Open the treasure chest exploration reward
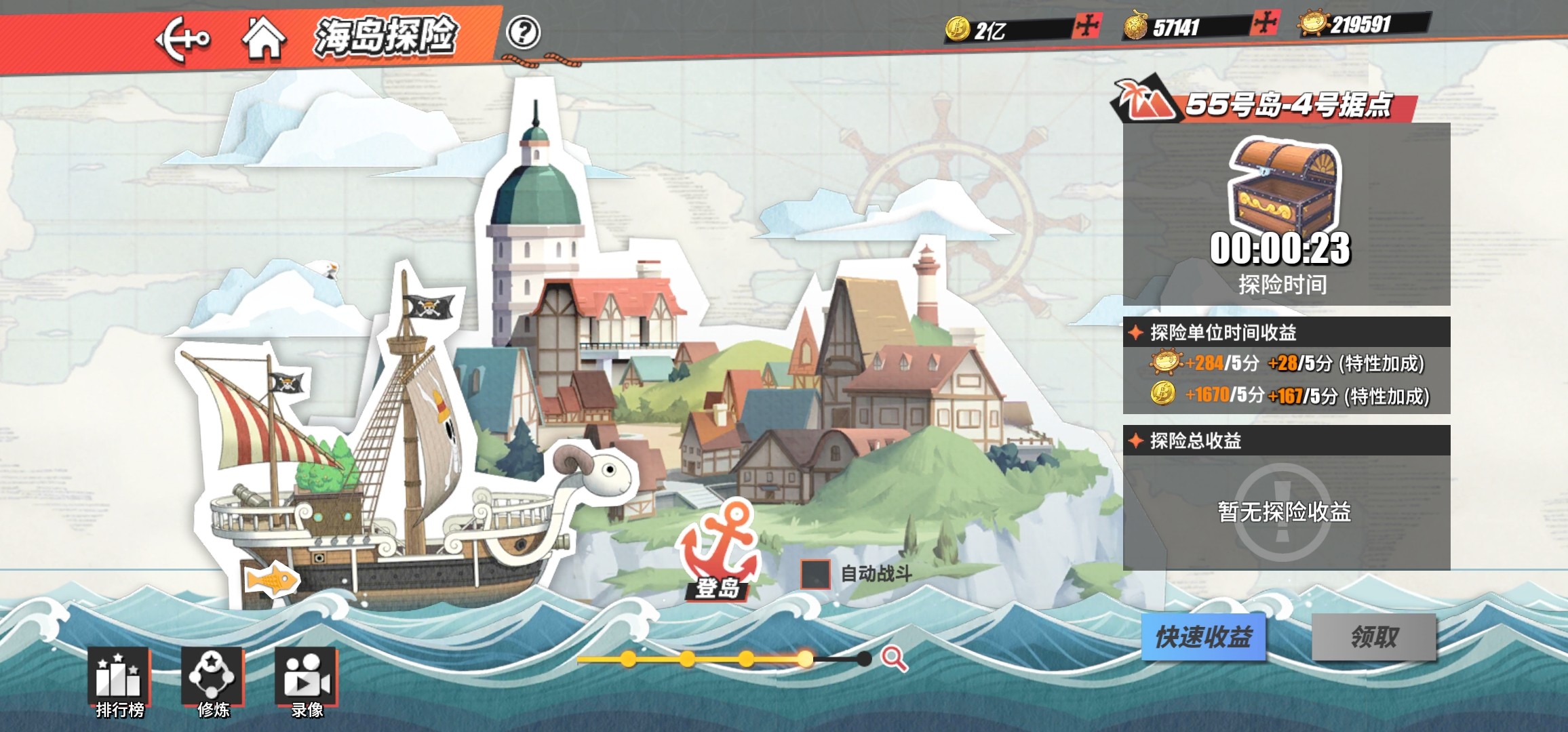The width and height of the screenshot is (1568, 732). [1285, 186]
